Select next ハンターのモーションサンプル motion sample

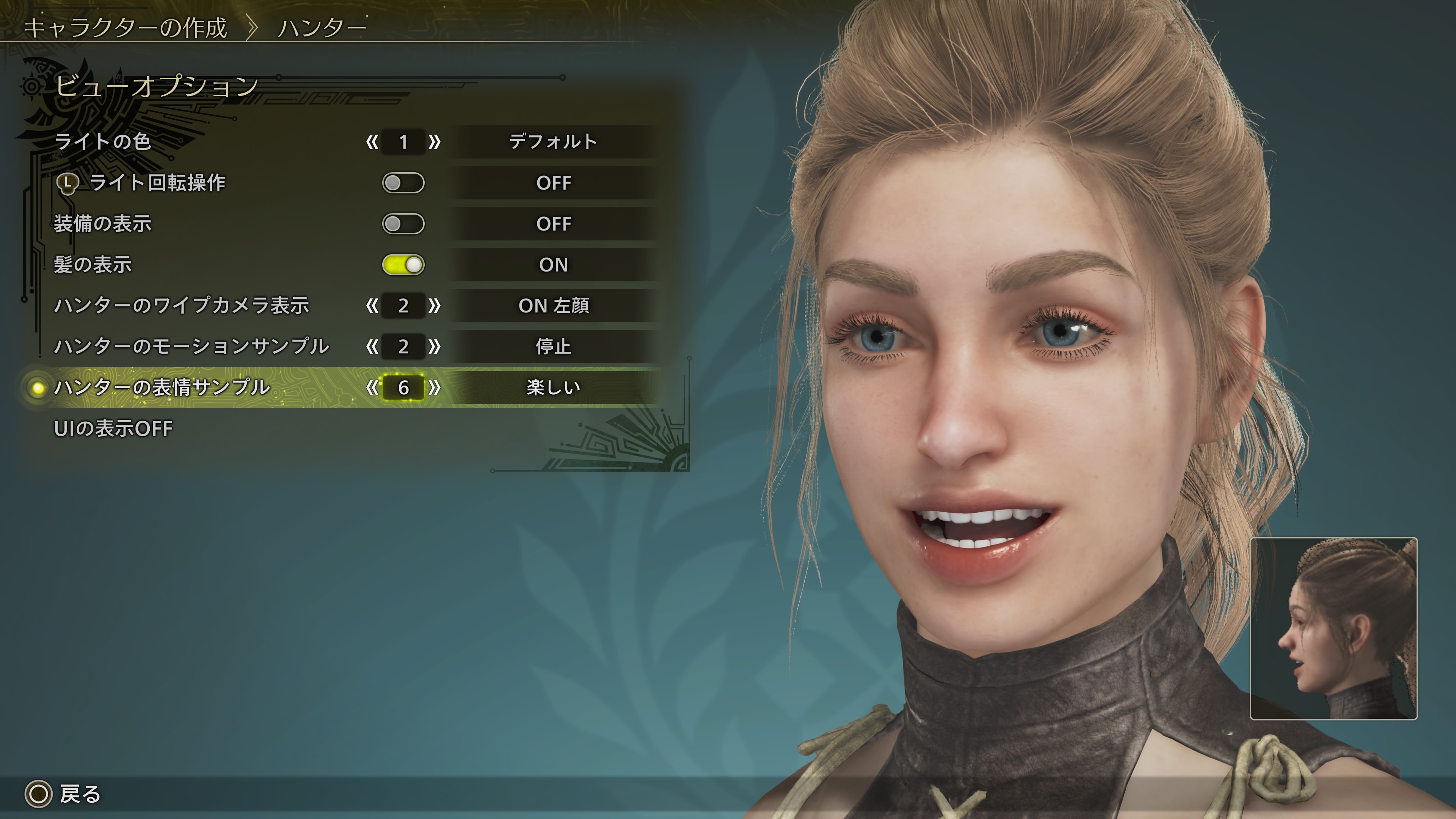click(x=434, y=347)
